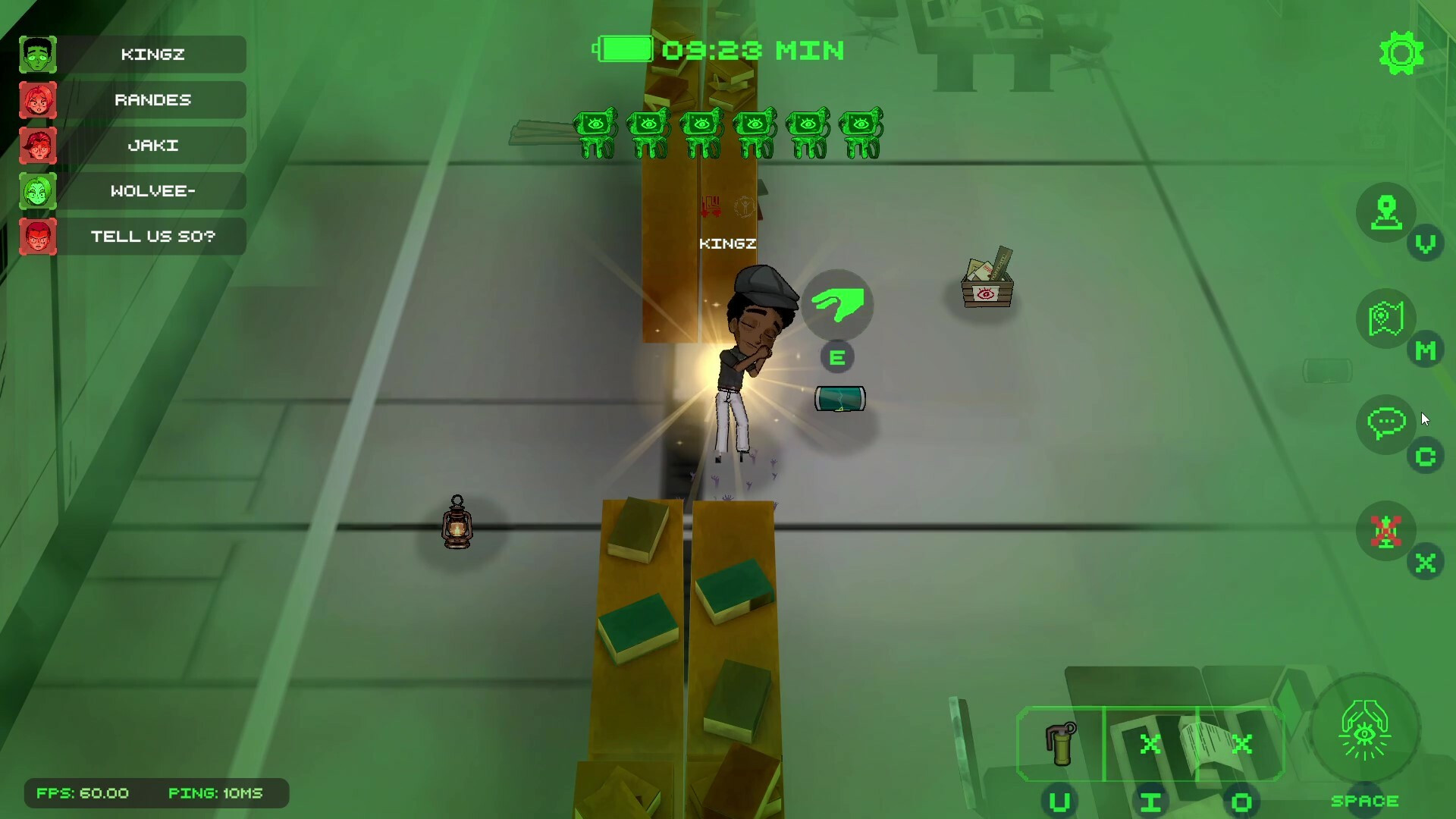Activate the location pin marker button
This screenshot has width=1456, height=819.
pos(1386,213)
